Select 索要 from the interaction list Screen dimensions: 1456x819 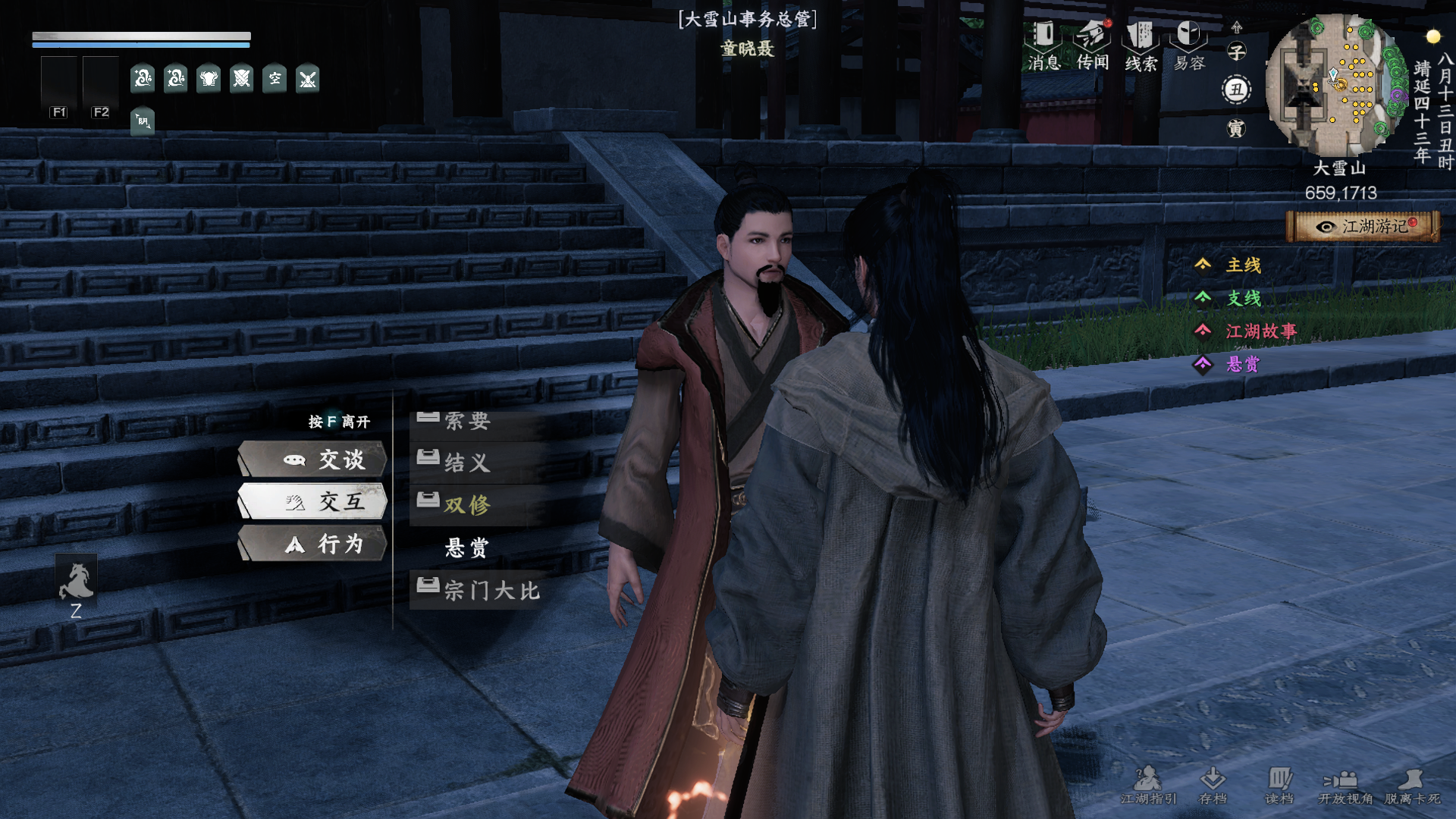click(467, 421)
